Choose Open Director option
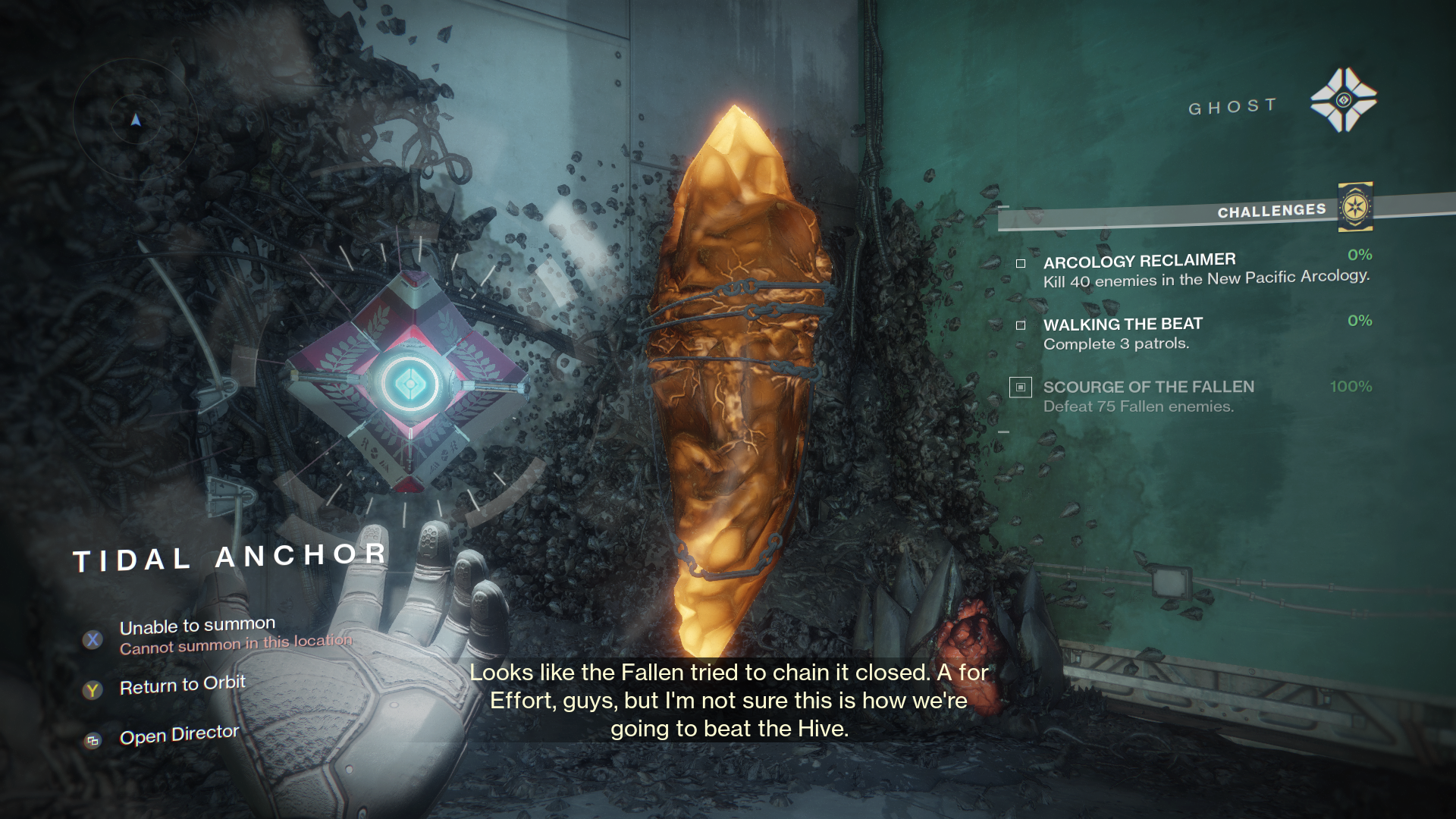The width and height of the screenshot is (1456, 819). coord(179,736)
